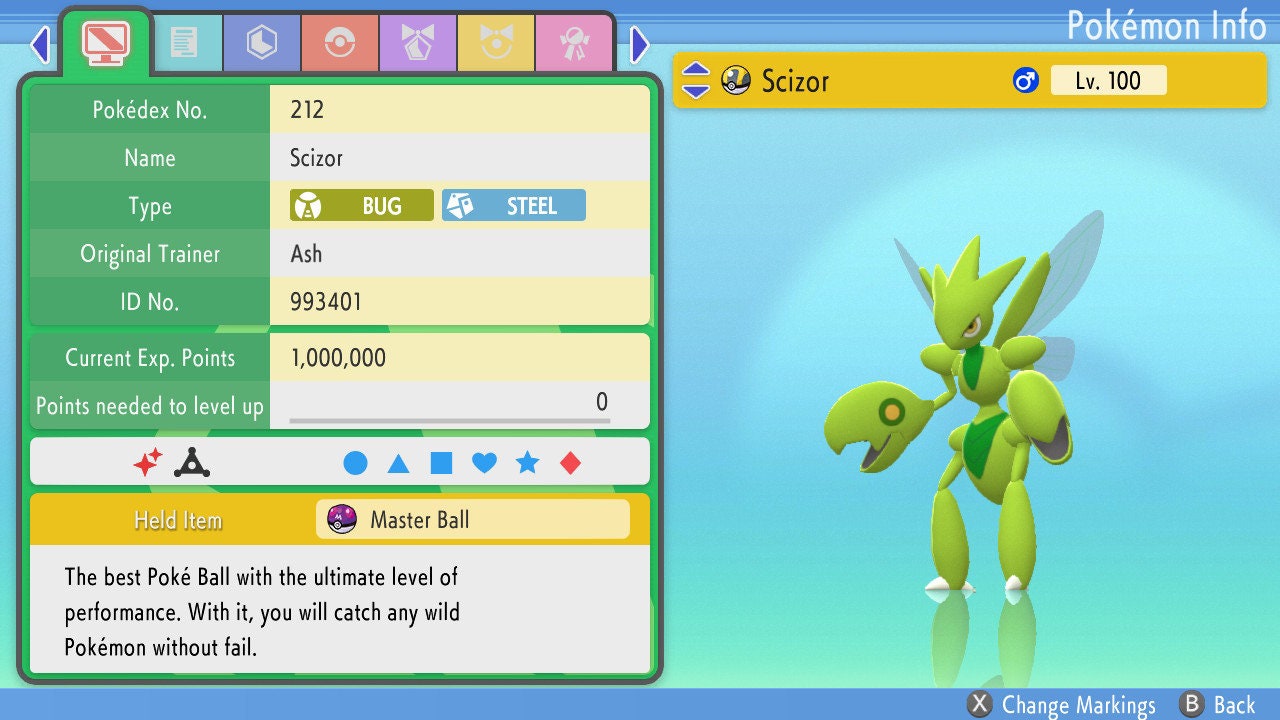Click the Poké Ball icon beside Scizor's name
Screen dimensions: 1280x720
coord(737,80)
